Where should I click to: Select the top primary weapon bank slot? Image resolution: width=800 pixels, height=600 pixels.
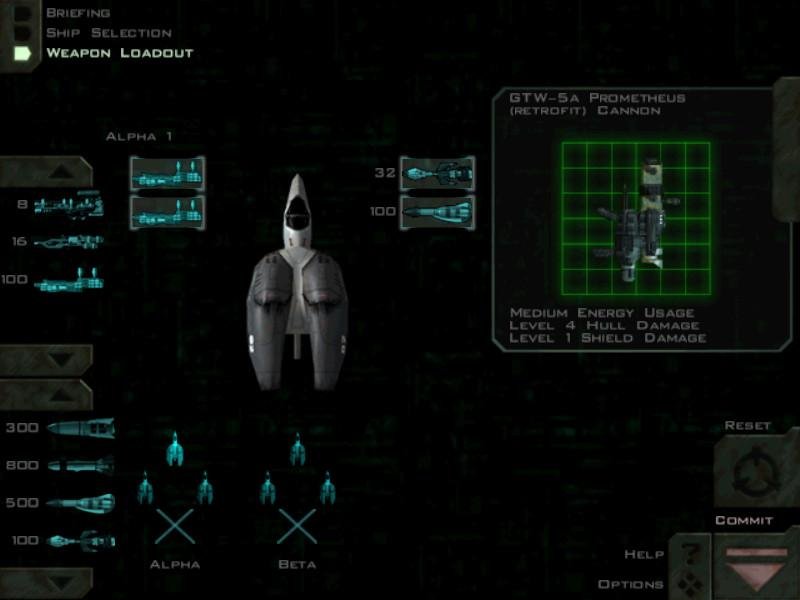tap(167, 173)
